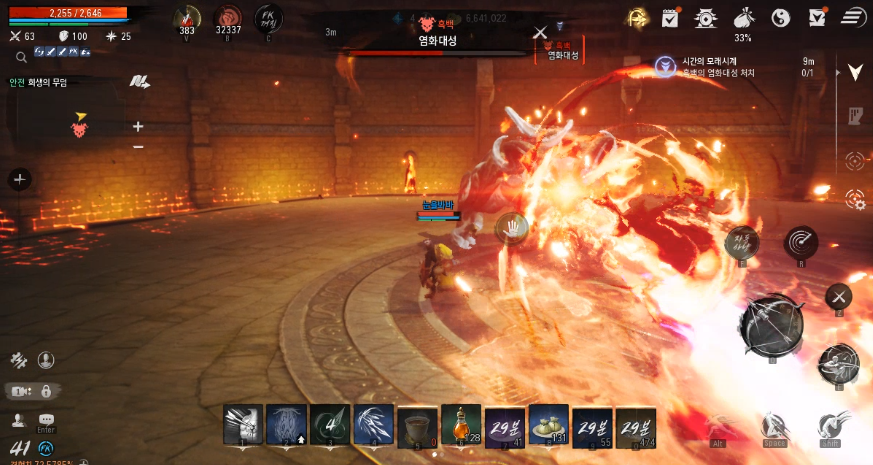Activate the first skill slot

coord(243,425)
